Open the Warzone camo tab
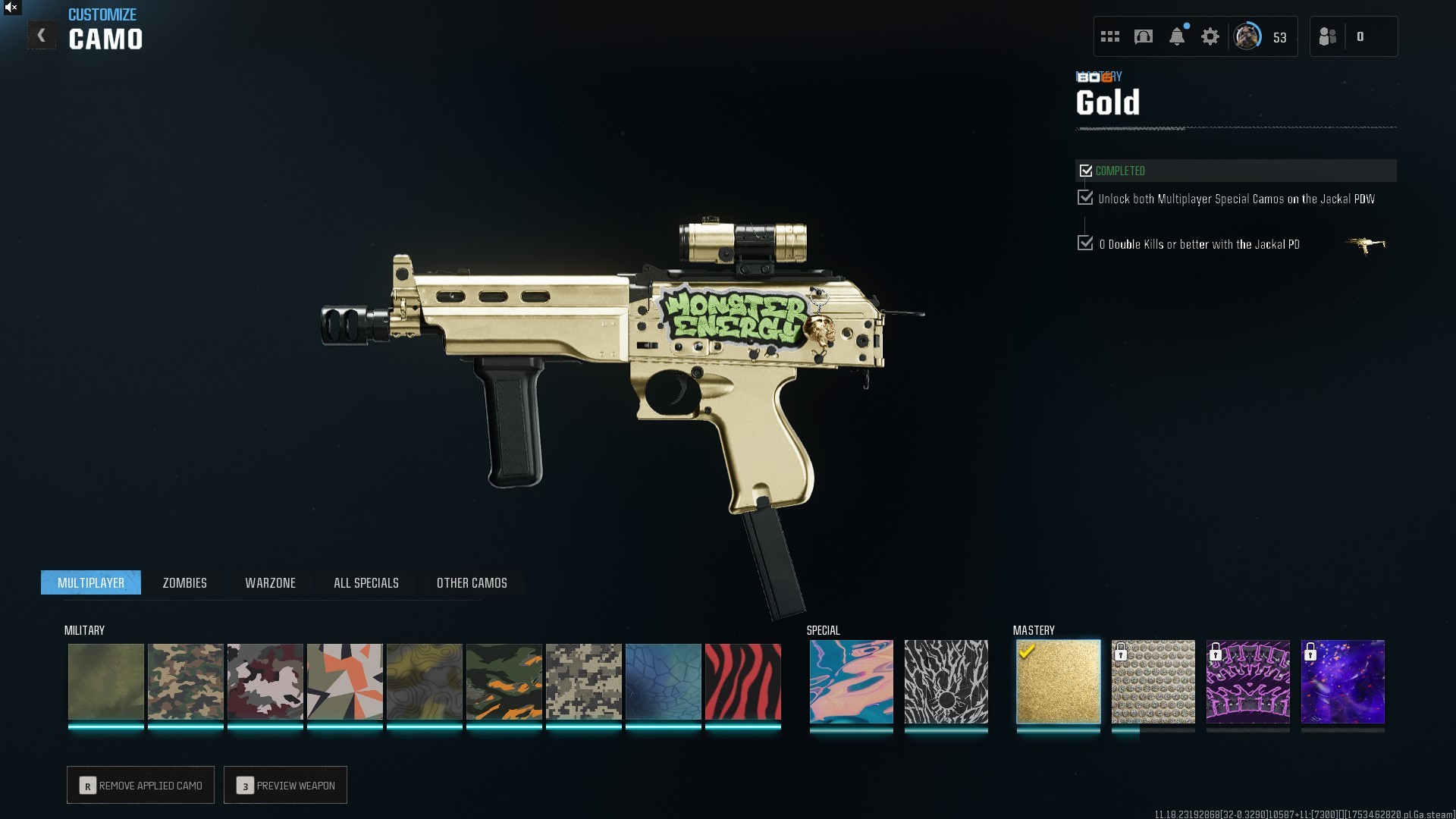This screenshot has width=1456, height=819. 270,583
